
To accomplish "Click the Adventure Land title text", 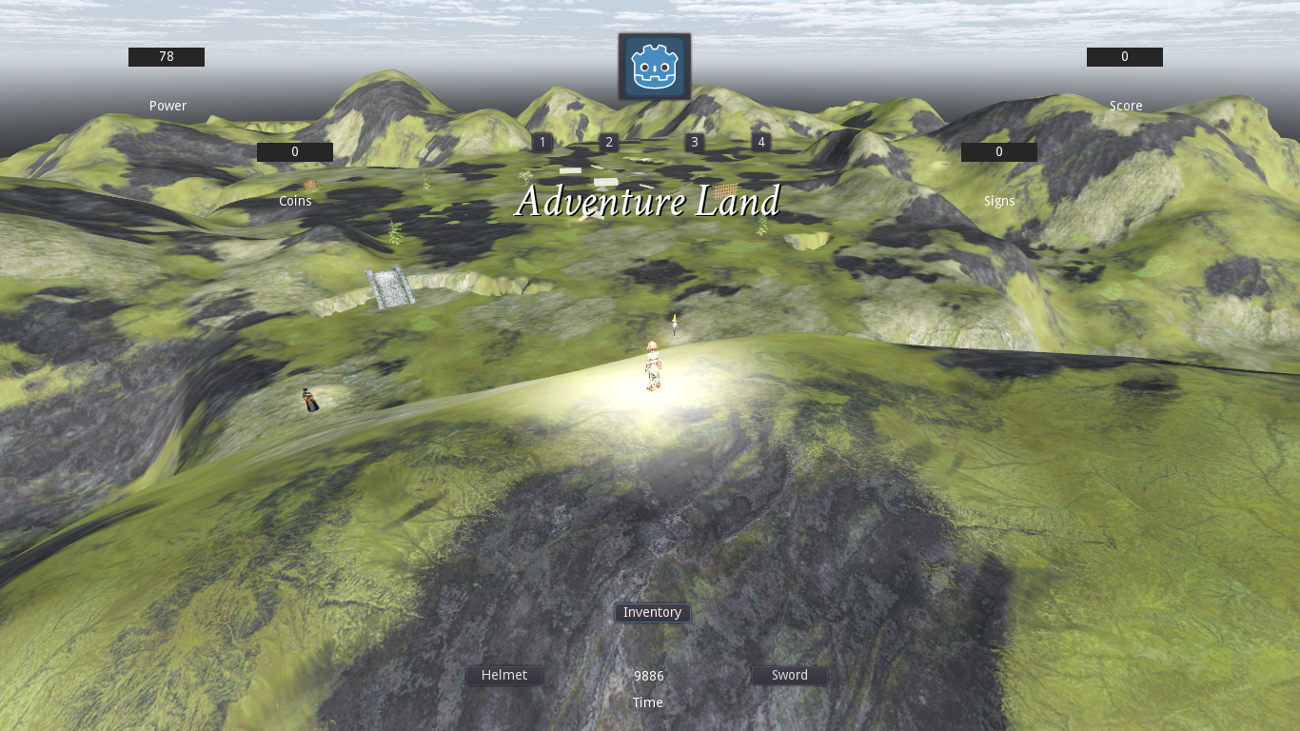I will (648, 201).
